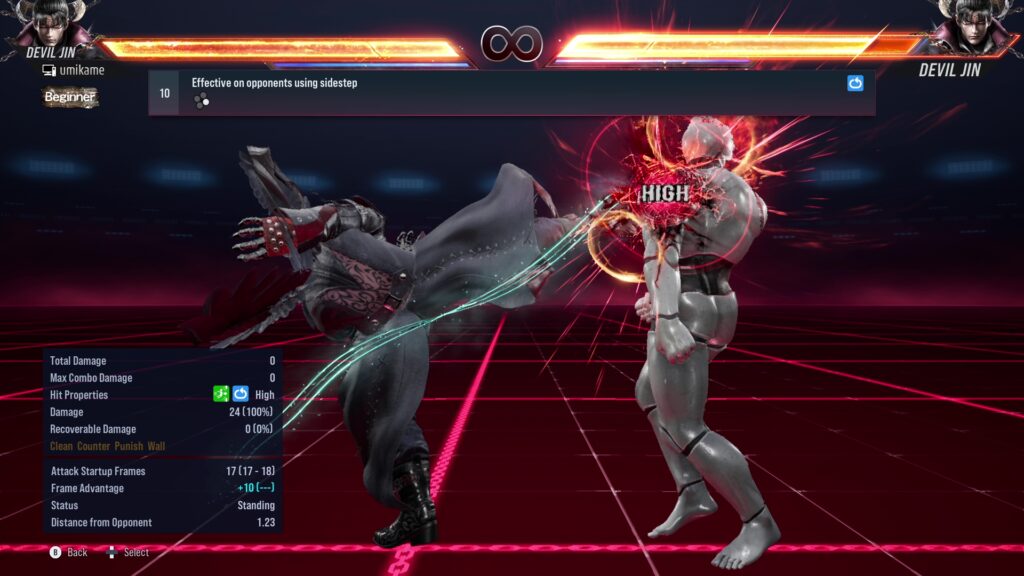Image resolution: width=1024 pixels, height=576 pixels.
Task: Click the green icon beside Hit Properties
Action: [222, 395]
